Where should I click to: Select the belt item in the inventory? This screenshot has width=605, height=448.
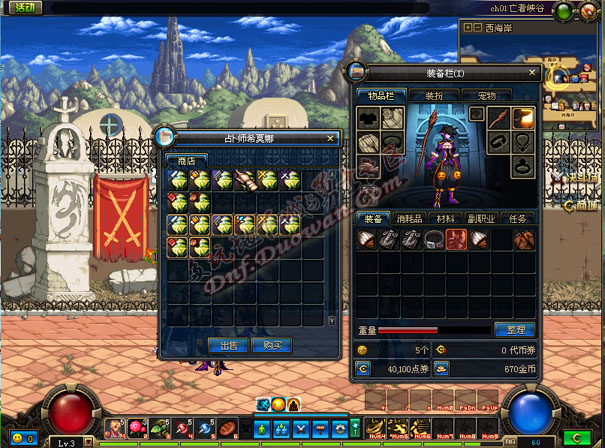click(x=433, y=239)
